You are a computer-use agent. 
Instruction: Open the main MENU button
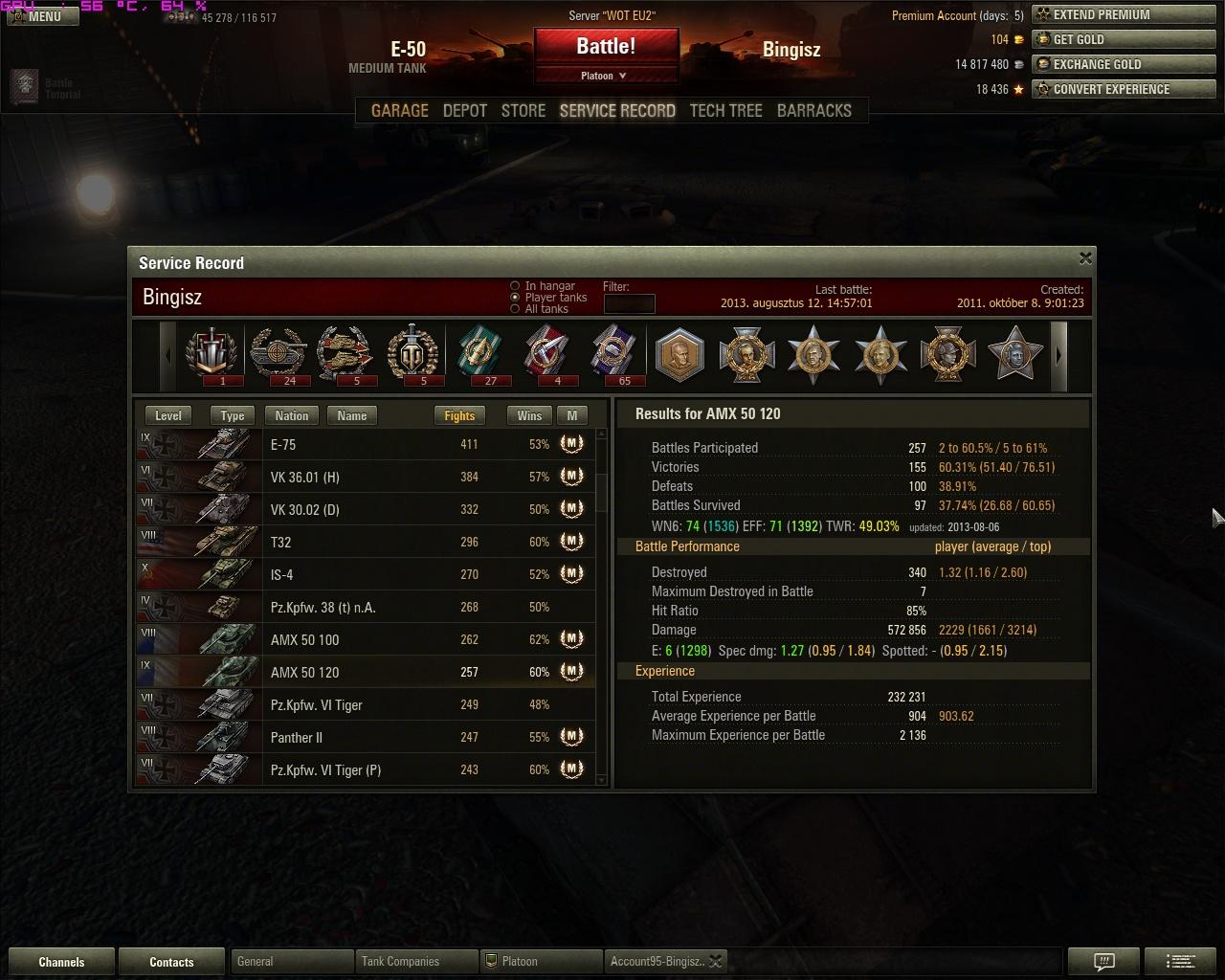coord(36,16)
